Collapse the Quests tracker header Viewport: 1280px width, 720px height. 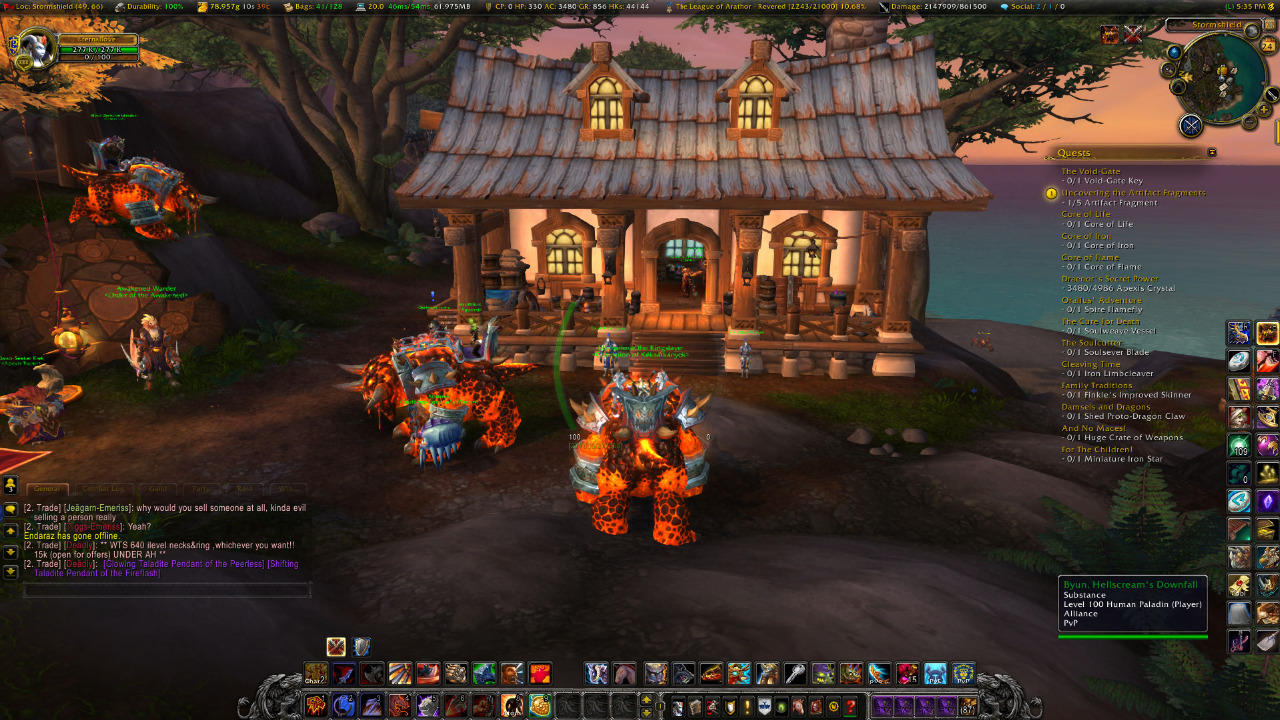tap(1212, 153)
